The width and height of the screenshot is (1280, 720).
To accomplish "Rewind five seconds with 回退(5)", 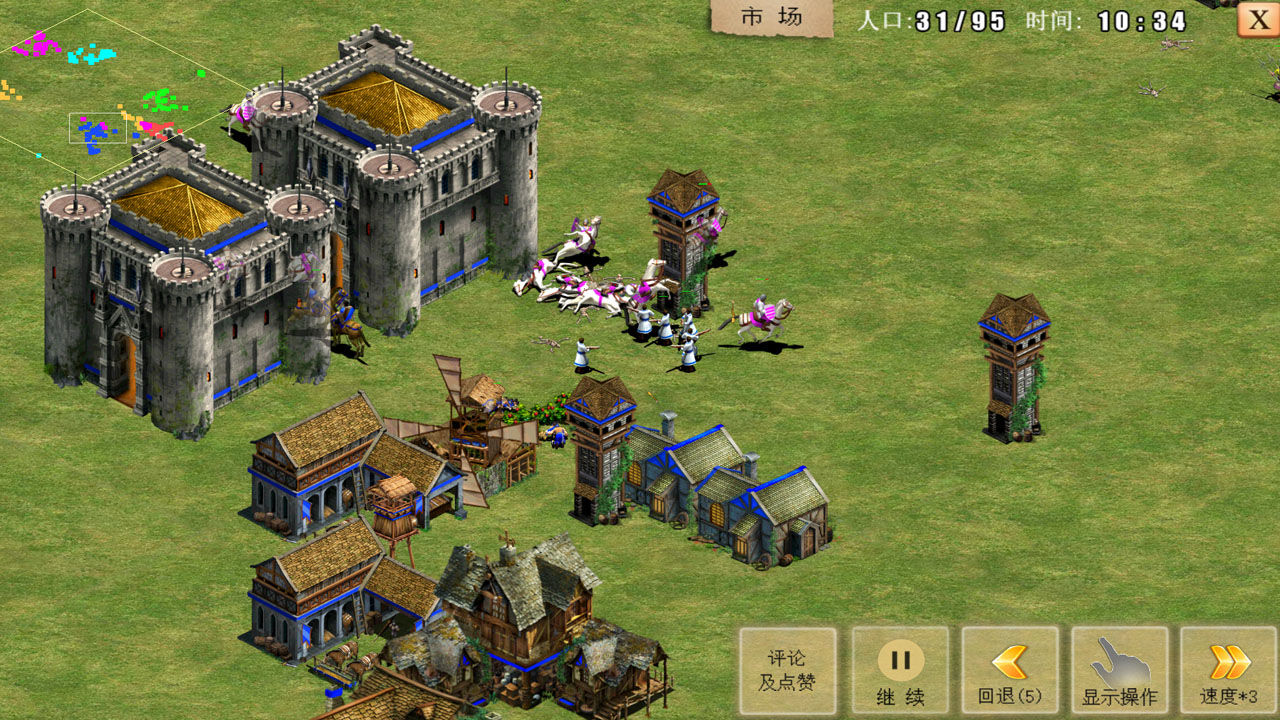I will 1010,670.
